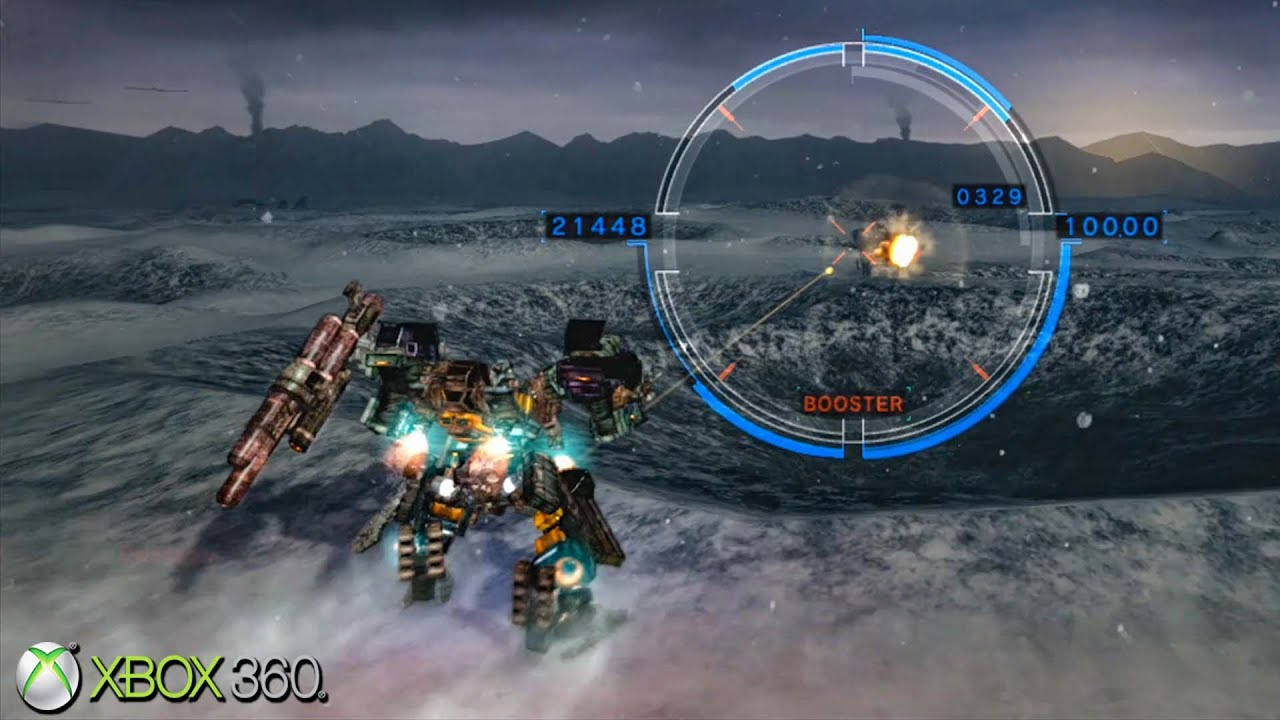Select the 0329 counter readout
The width and height of the screenshot is (1280, 720).
(987, 196)
